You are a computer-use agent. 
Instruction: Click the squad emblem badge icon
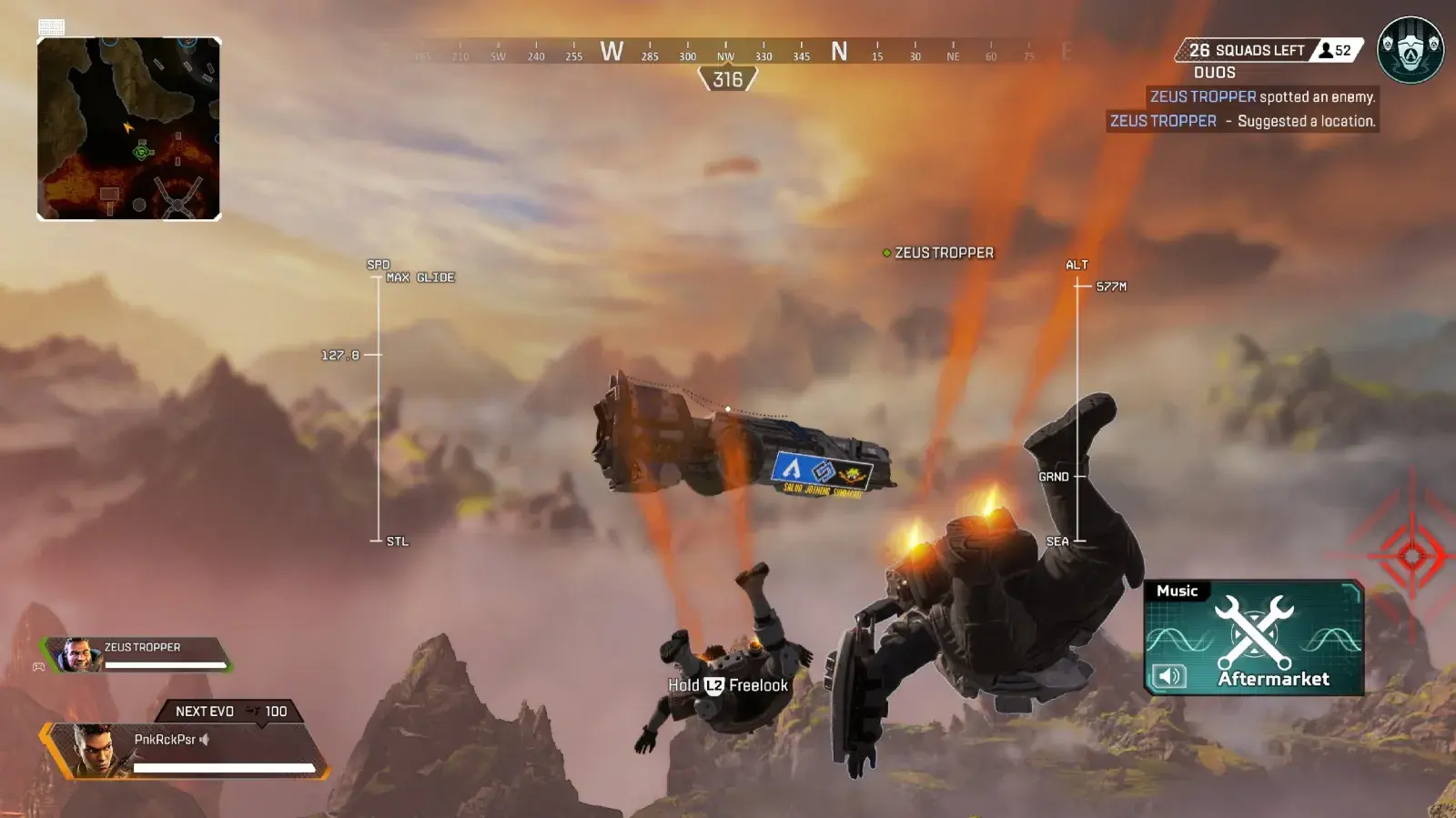point(1410,50)
